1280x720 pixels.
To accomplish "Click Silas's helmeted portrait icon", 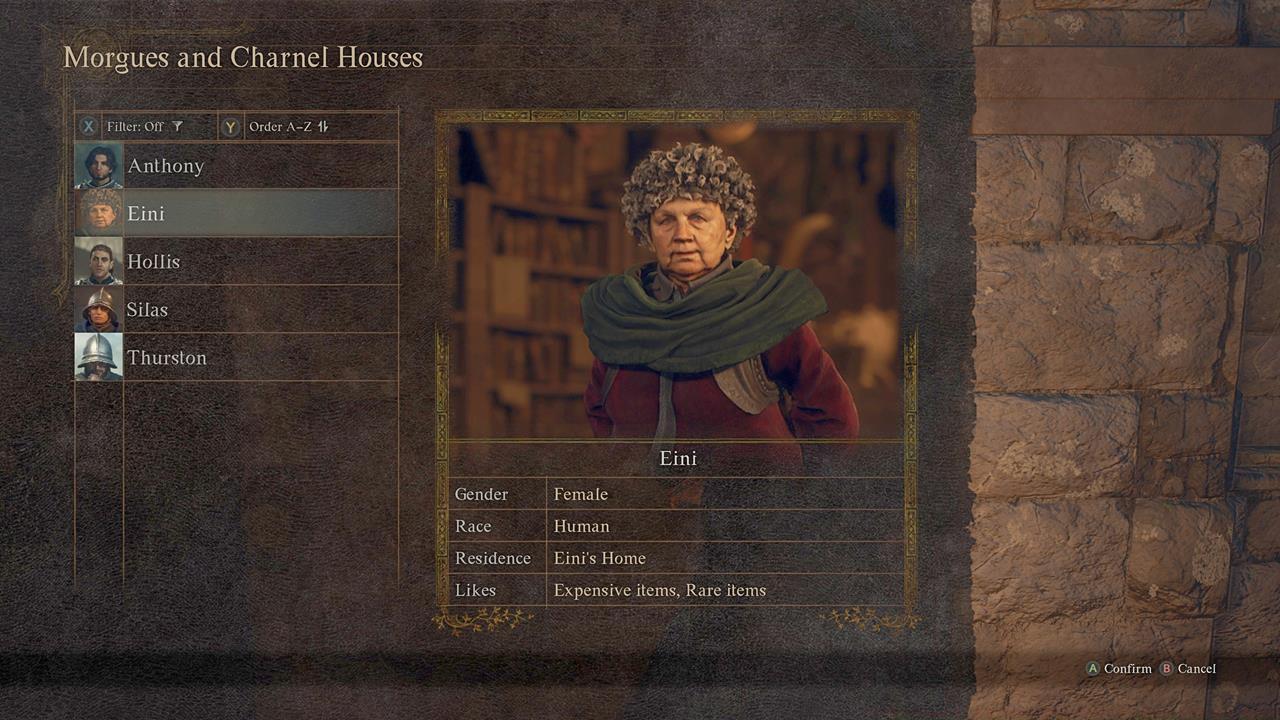I will (x=97, y=309).
